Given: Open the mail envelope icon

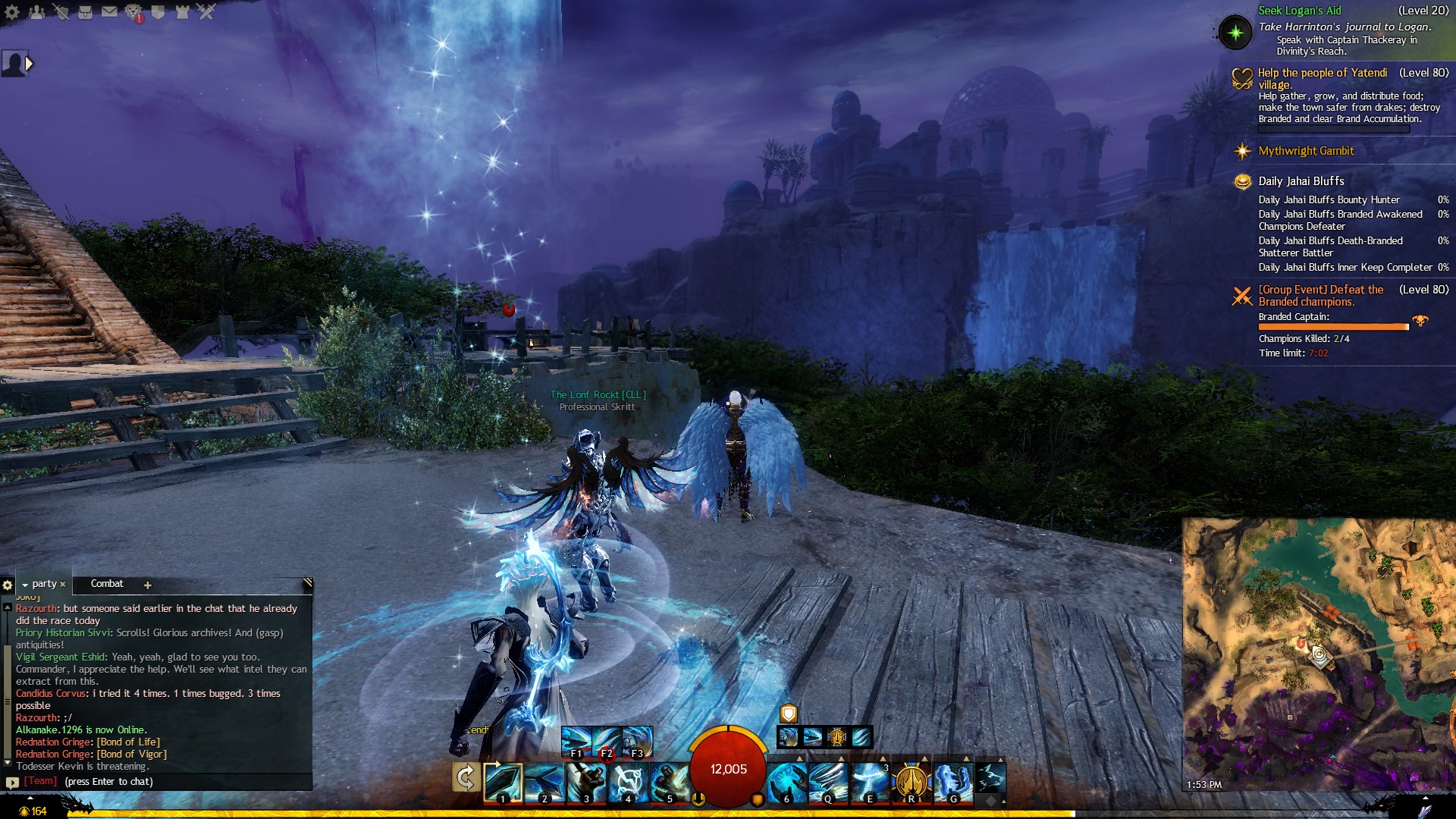Looking at the screenshot, I should (109, 11).
